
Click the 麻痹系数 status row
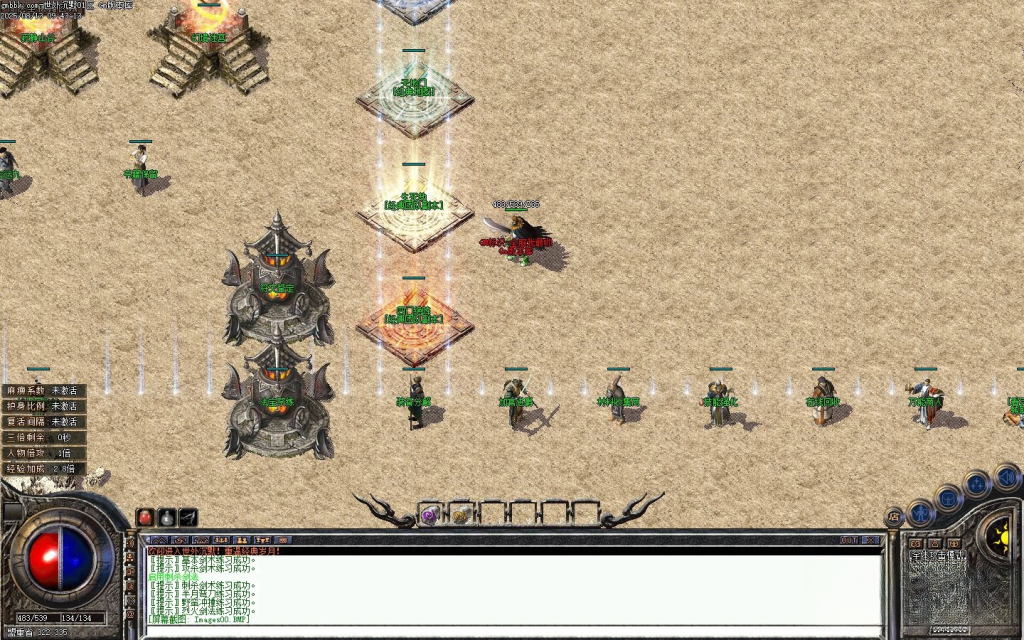pos(43,391)
